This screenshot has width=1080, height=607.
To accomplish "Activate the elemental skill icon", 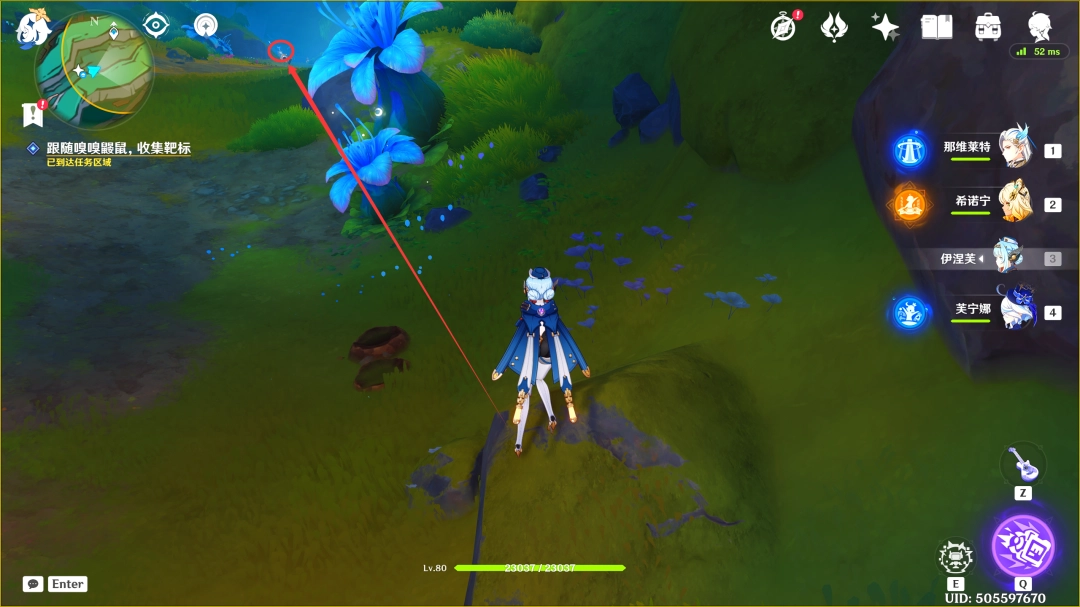I will [956, 556].
